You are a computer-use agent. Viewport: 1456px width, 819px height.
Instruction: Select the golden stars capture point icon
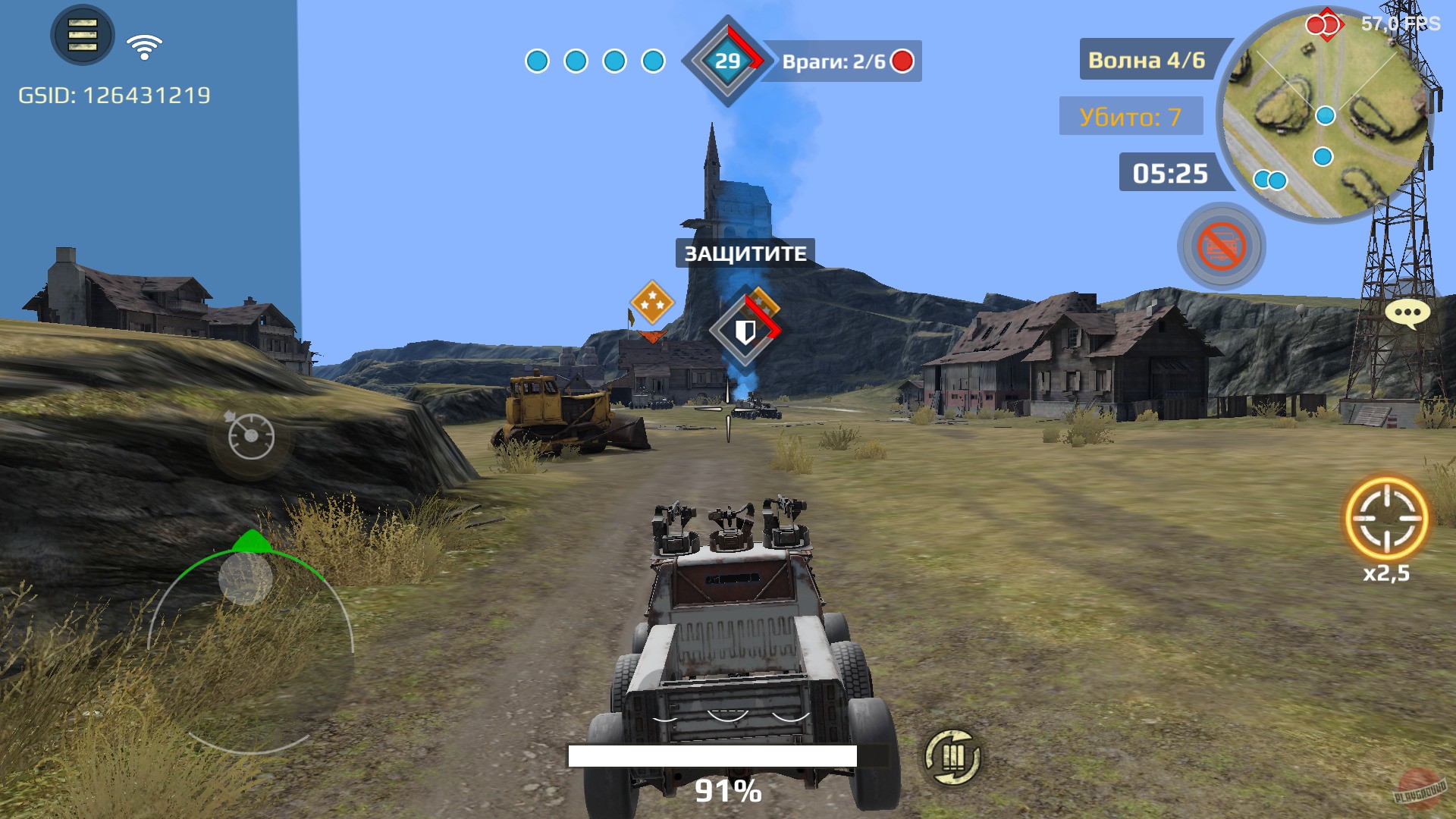tap(654, 303)
